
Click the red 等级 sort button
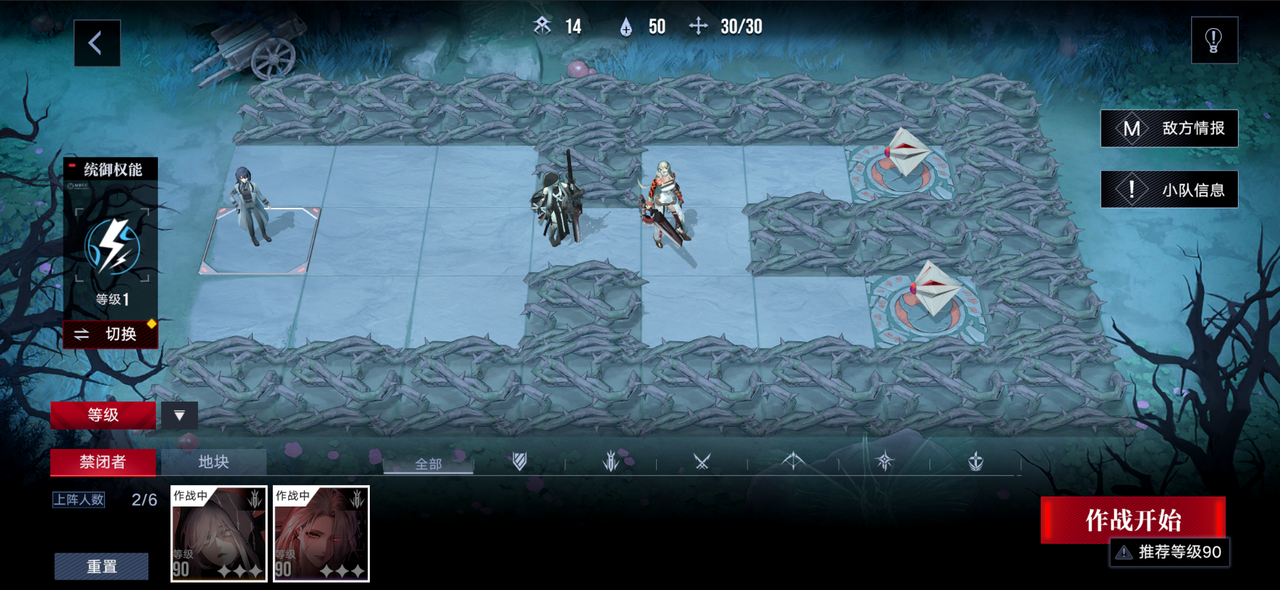103,415
